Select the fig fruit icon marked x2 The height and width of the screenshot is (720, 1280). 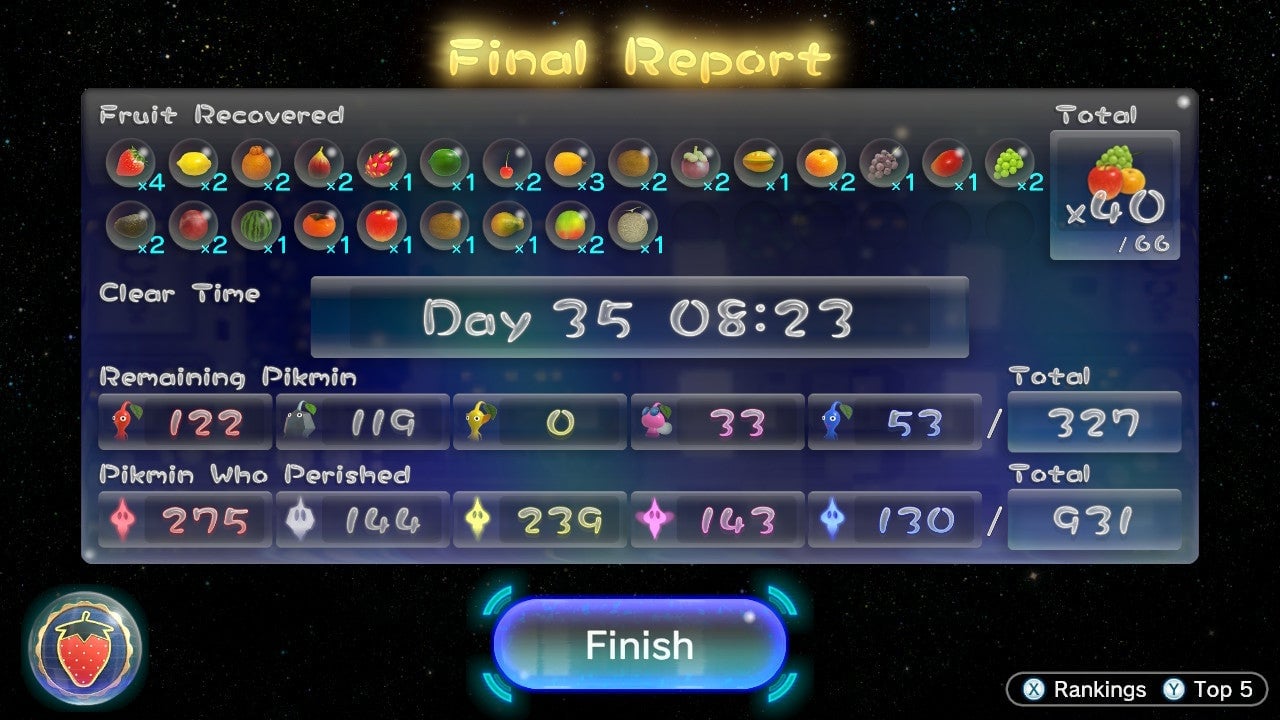pos(320,163)
